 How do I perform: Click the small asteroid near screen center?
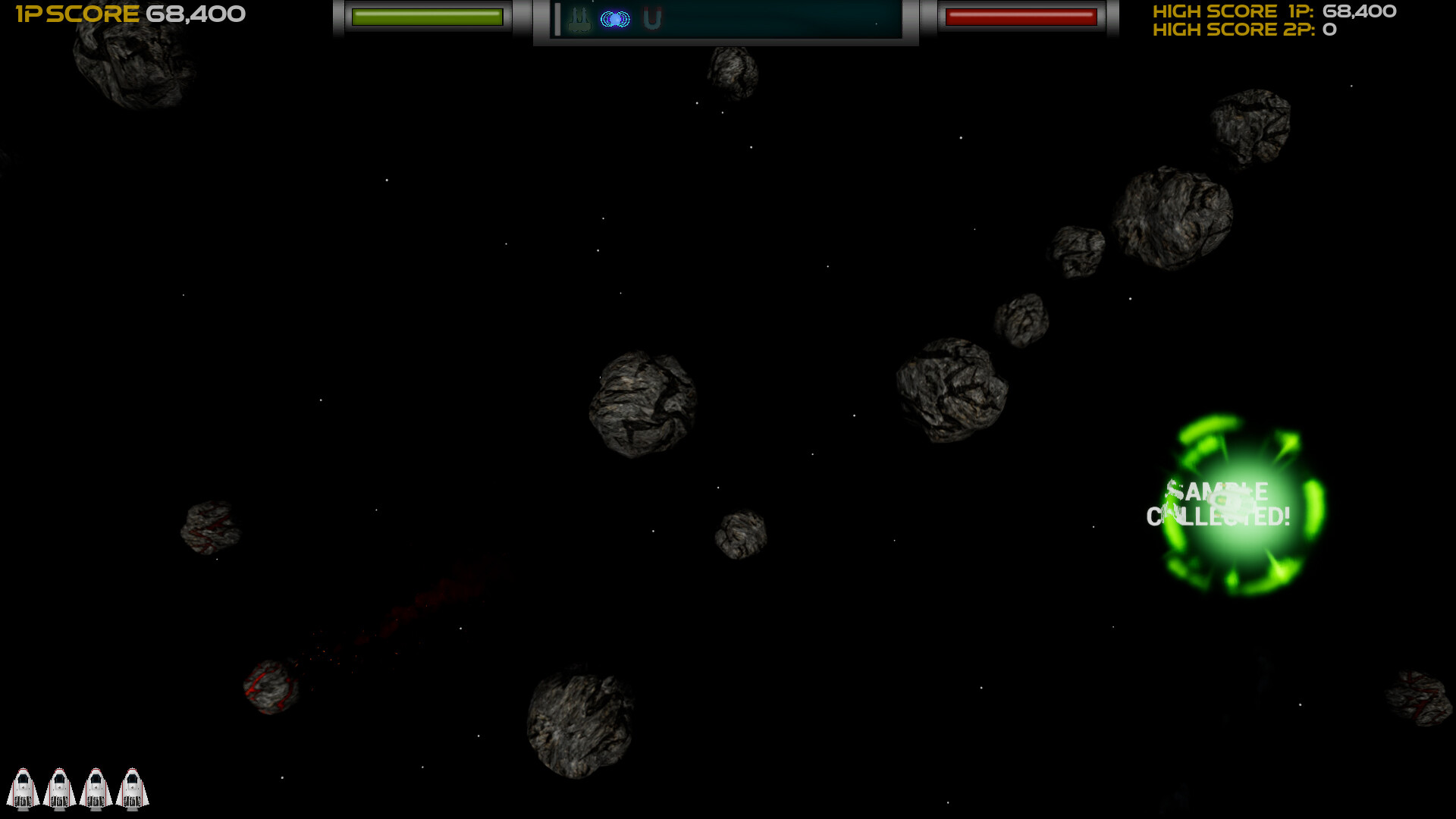coord(741,535)
